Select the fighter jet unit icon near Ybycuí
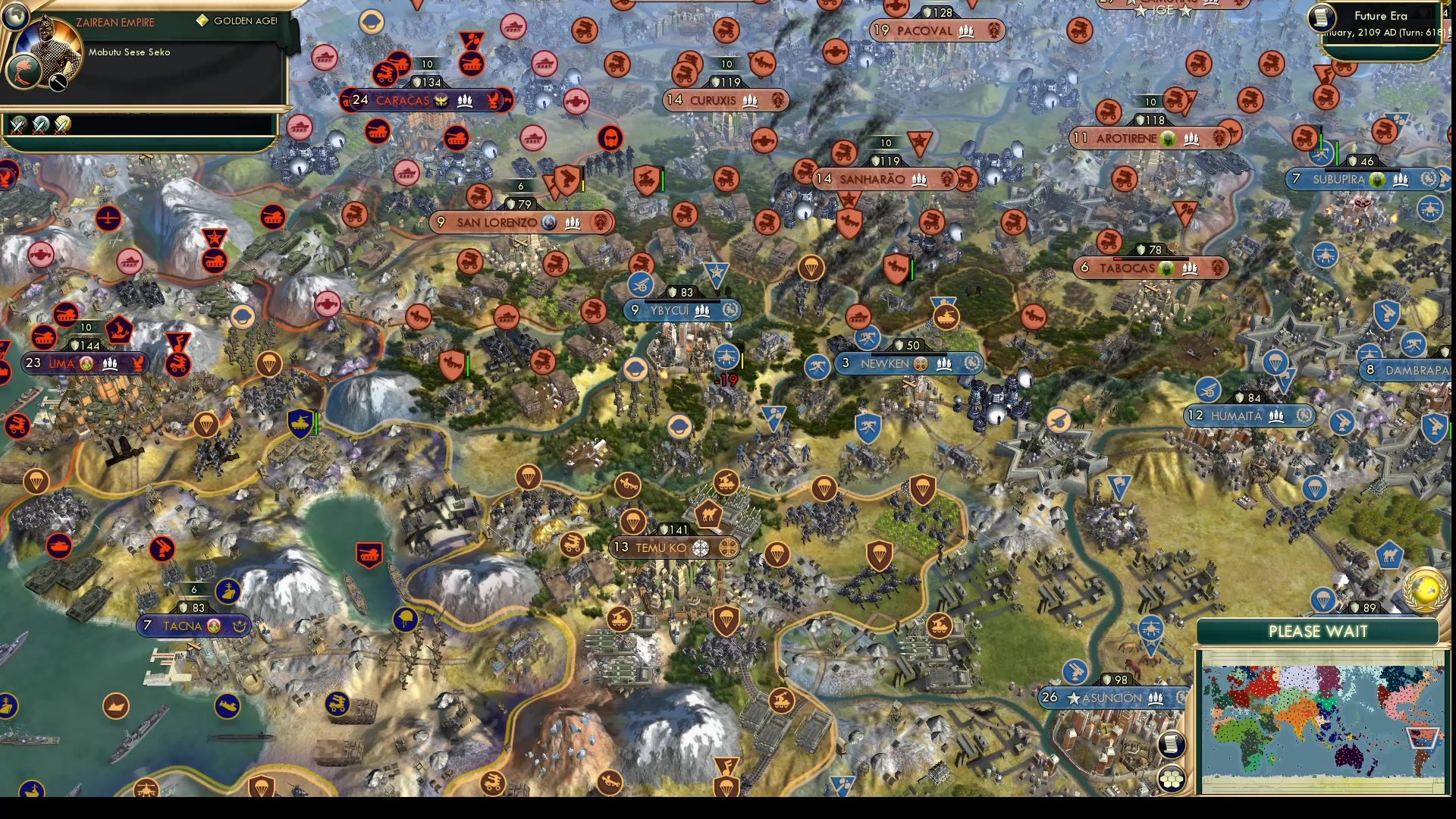The height and width of the screenshot is (819, 1456). click(726, 358)
